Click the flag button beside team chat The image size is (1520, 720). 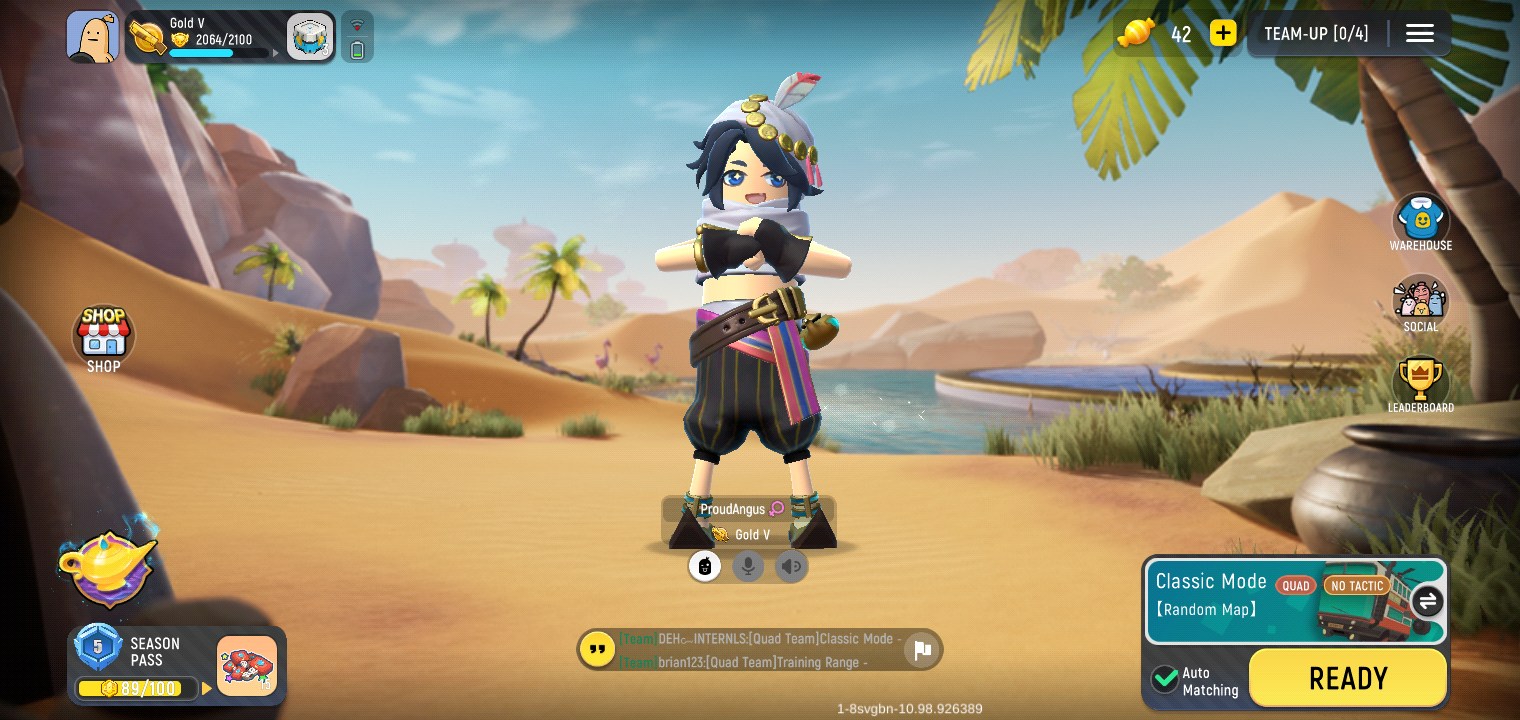pos(922,650)
